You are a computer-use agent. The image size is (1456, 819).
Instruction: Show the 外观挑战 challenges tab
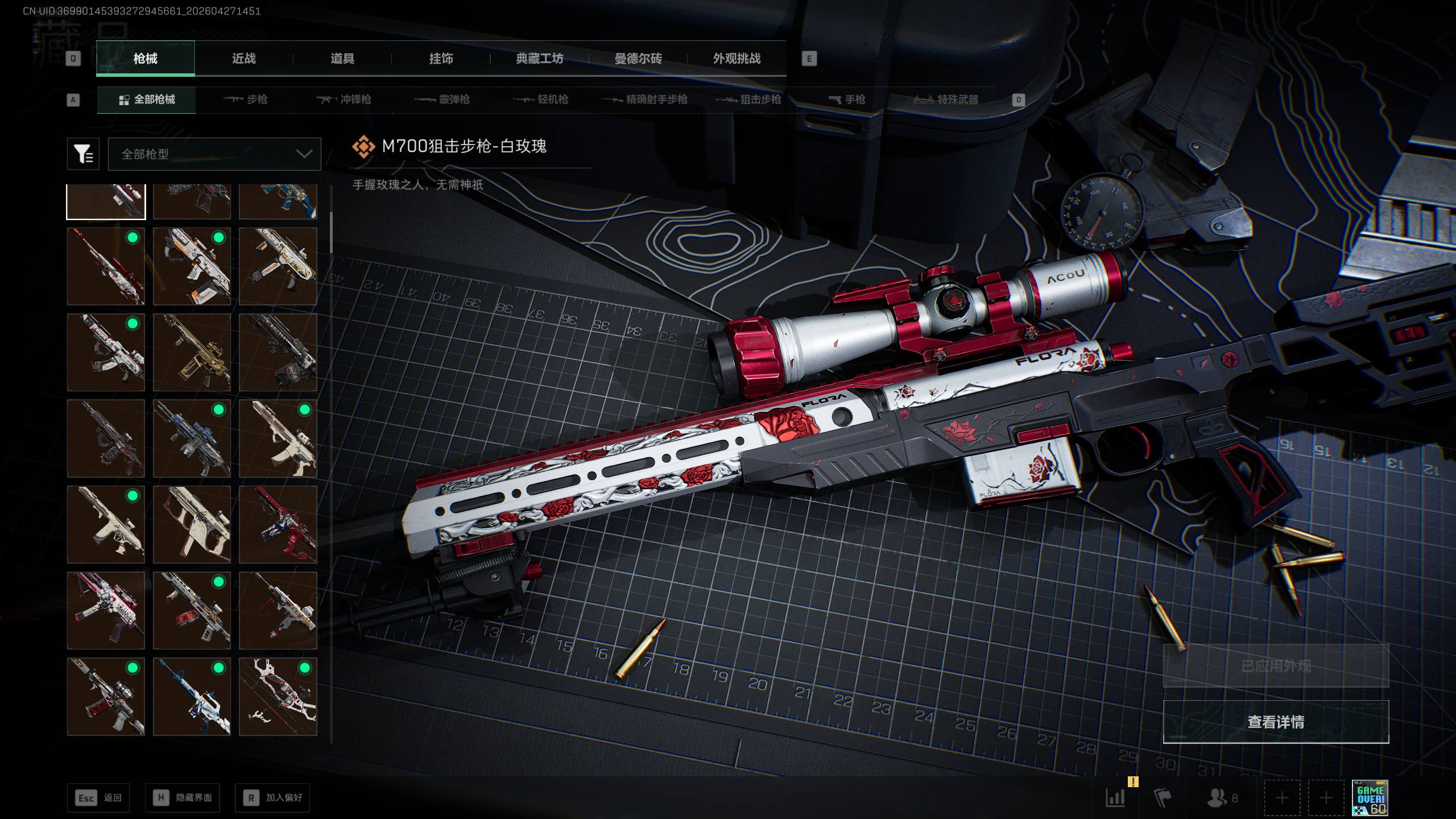tap(737, 59)
